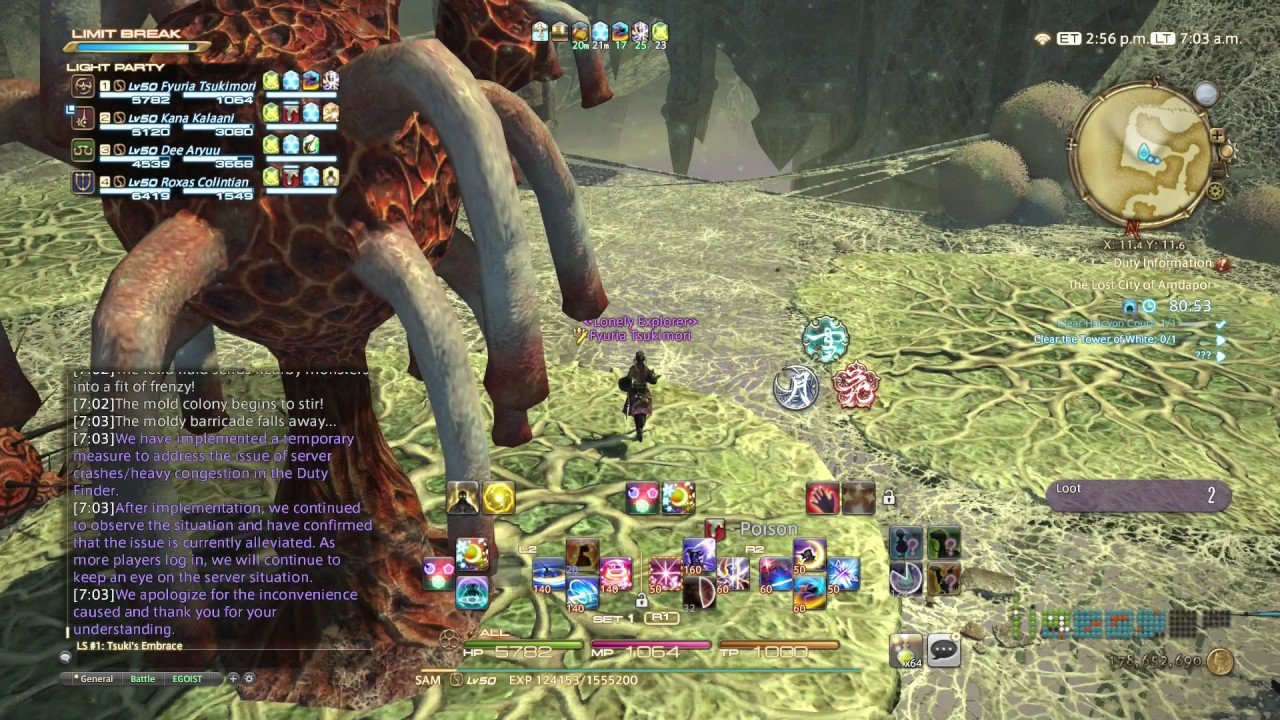Use the potion item with x64 count
Viewport: 1280px width, 720px height.
(x=906, y=650)
